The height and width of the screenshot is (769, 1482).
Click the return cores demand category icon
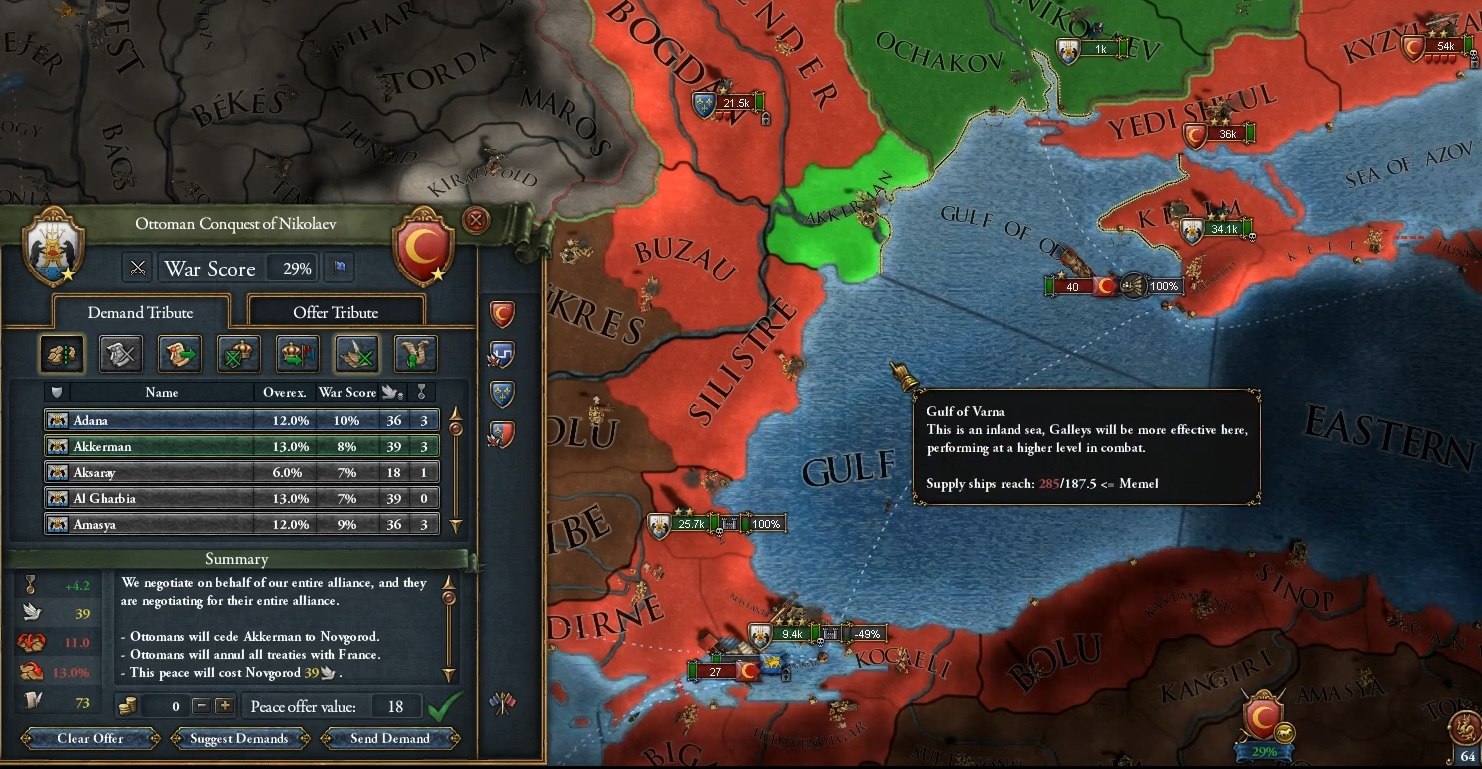click(x=179, y=354)
